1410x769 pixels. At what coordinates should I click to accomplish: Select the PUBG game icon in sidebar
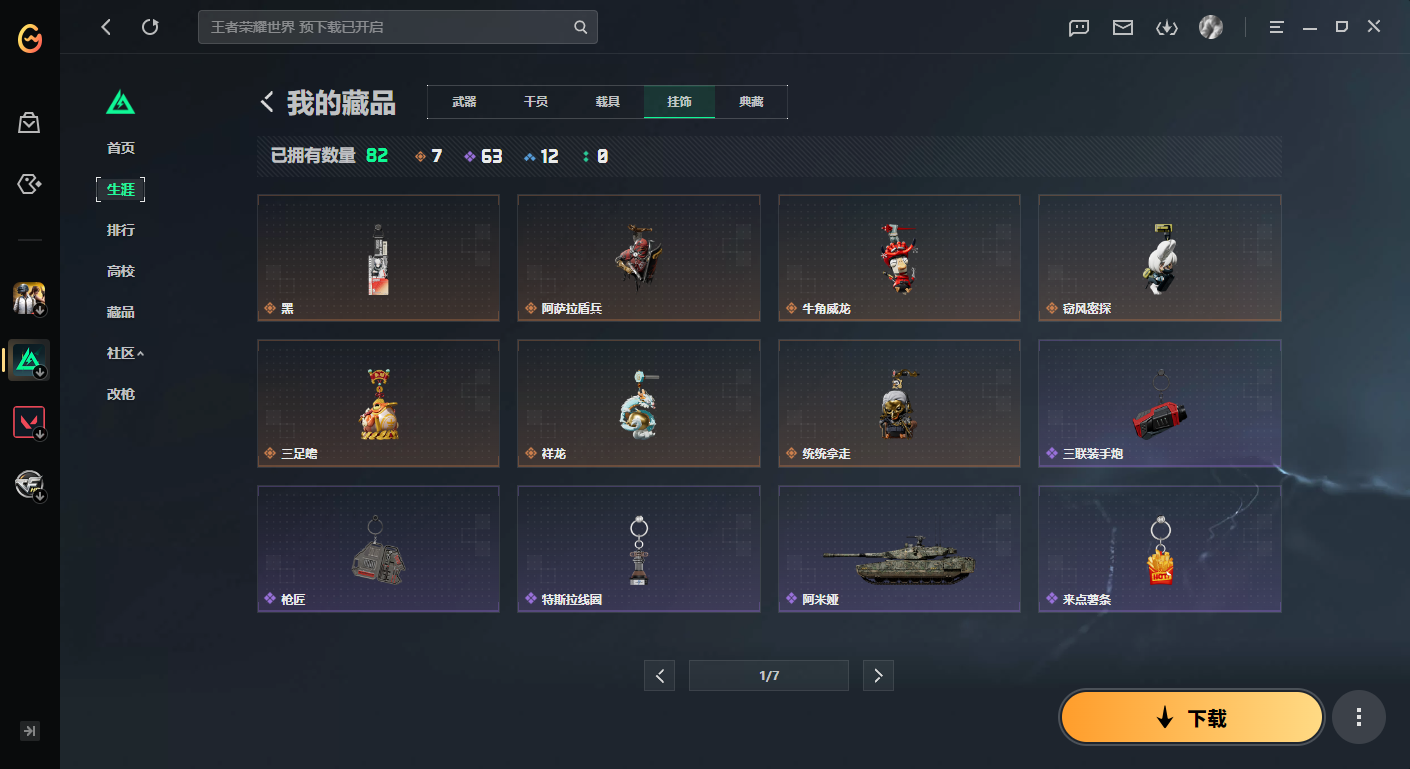click(28, 297)
